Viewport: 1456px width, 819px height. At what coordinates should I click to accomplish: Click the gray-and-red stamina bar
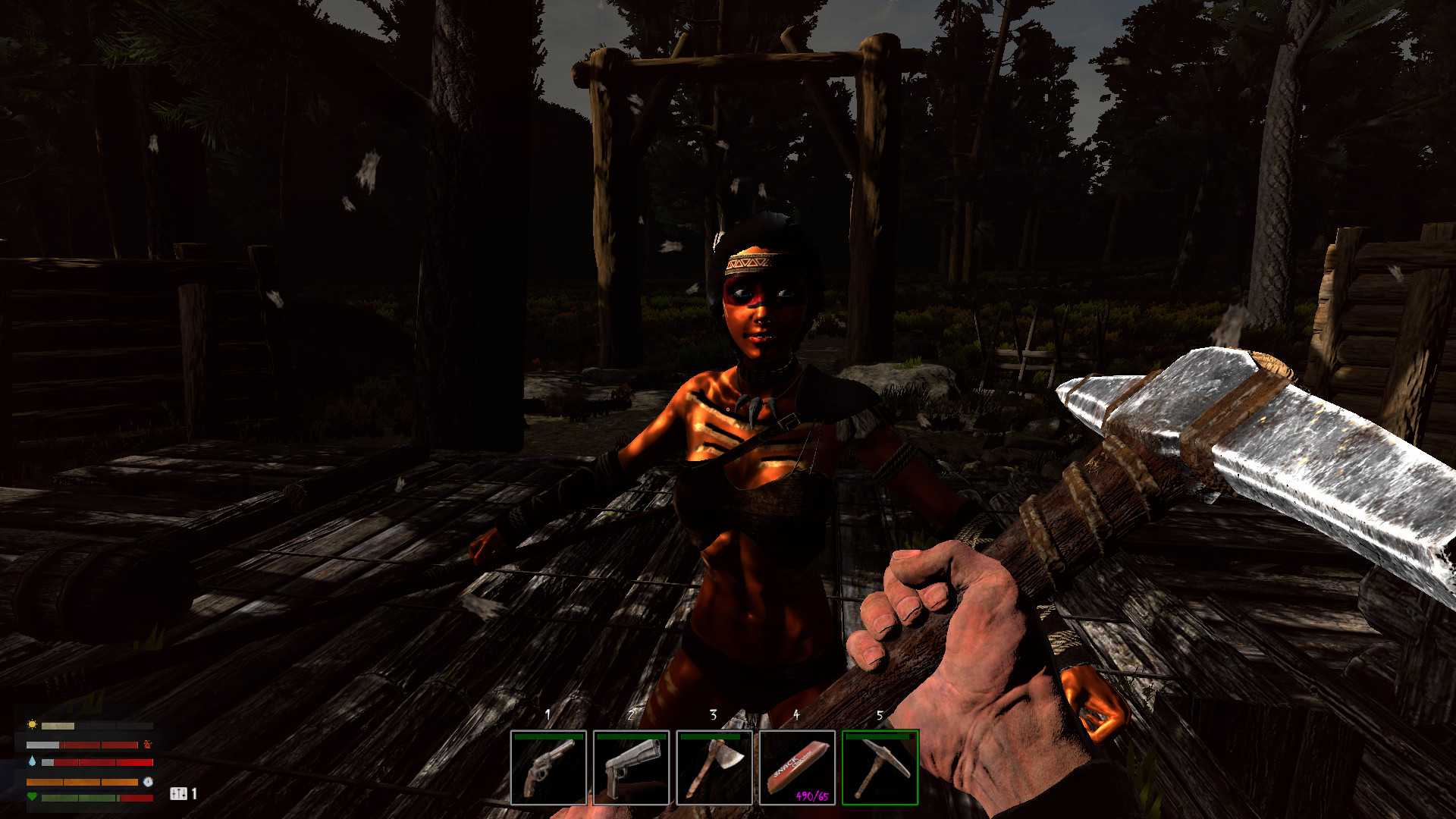[82, 745]
